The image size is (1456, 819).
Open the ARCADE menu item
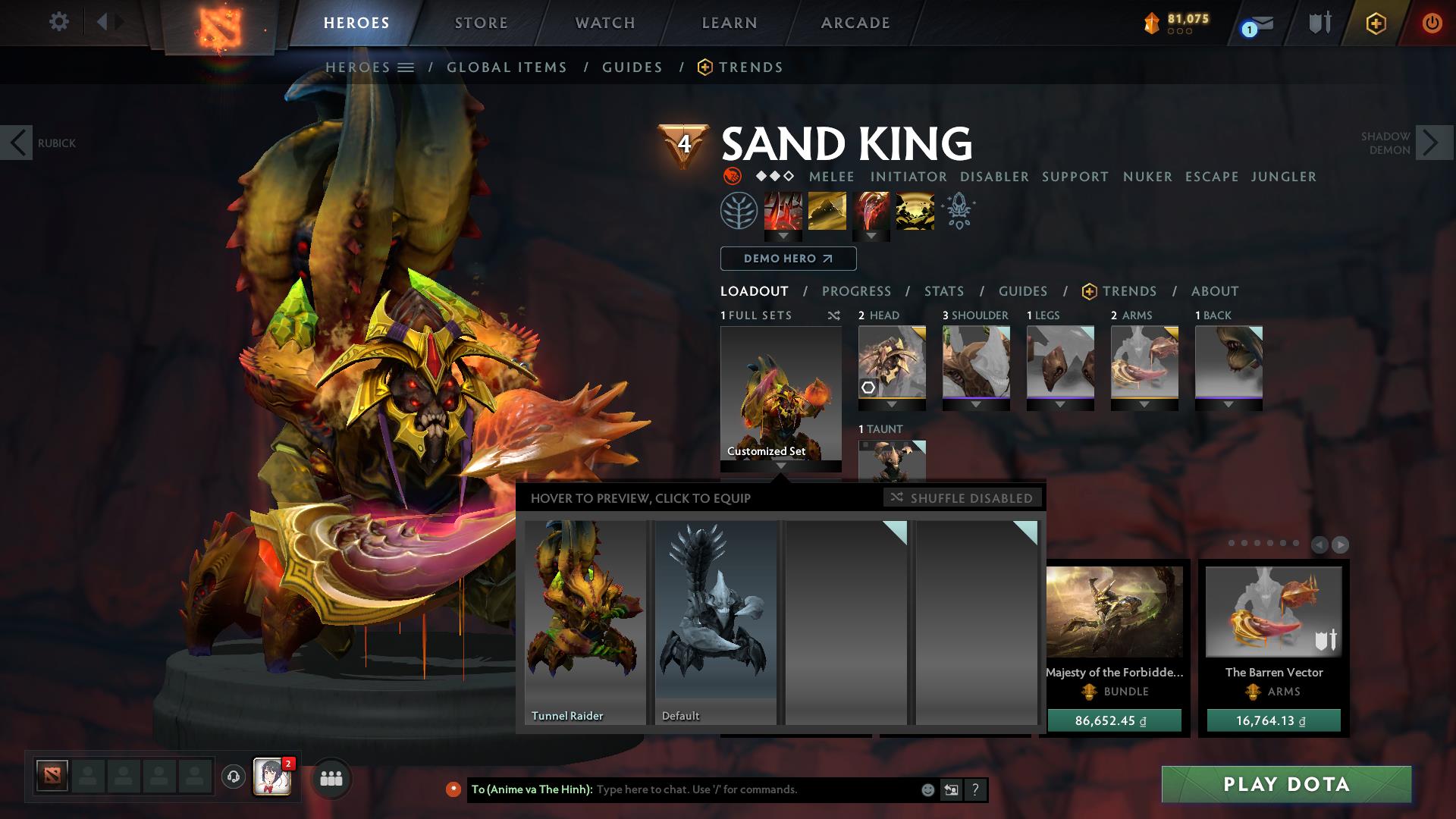[x=855, y=23]
